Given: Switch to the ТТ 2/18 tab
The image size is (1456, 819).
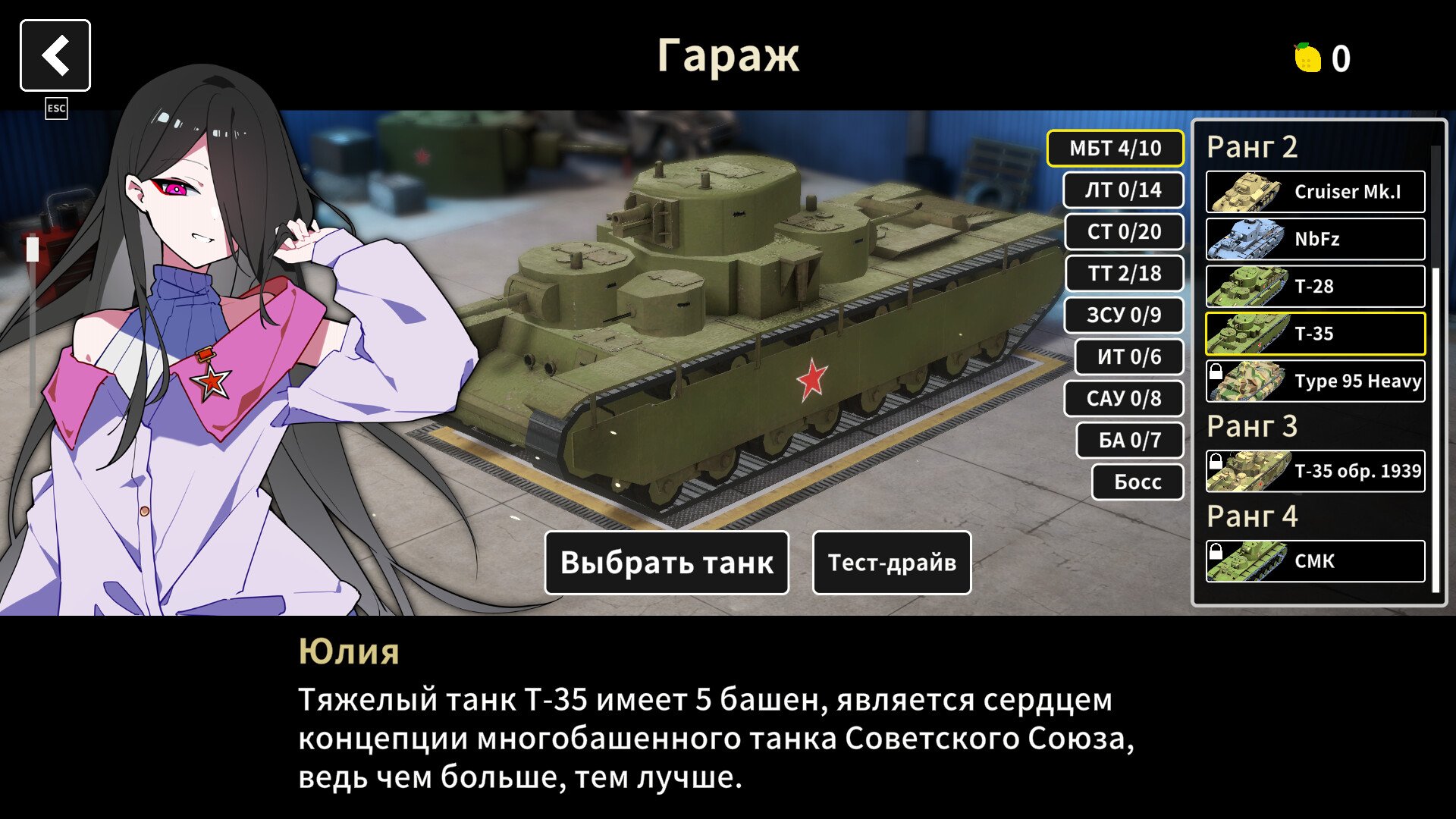Looking at the screenshot, I should [x=1125, y=274].
